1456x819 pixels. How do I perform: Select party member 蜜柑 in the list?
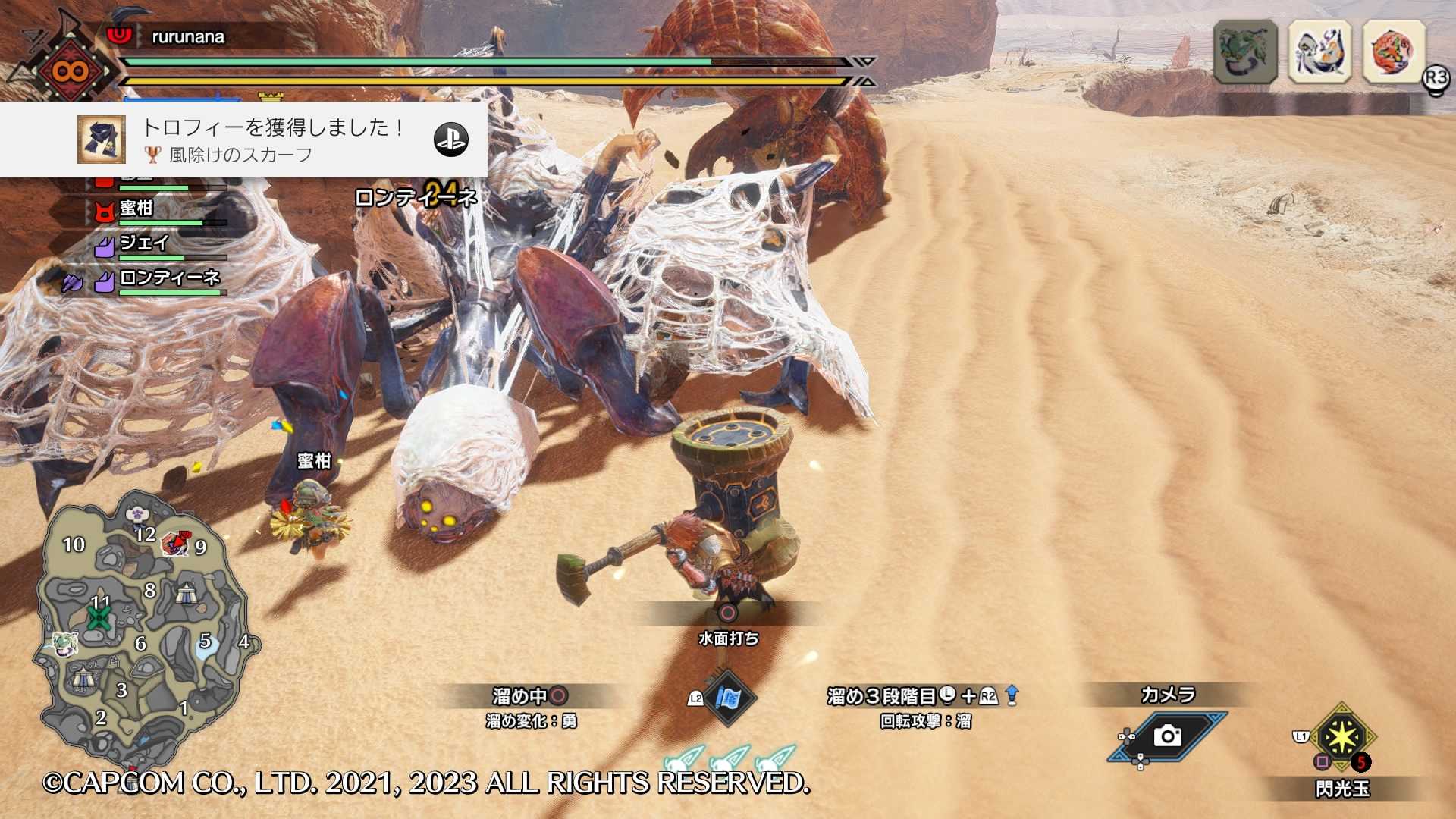click(x=137, y=209)
